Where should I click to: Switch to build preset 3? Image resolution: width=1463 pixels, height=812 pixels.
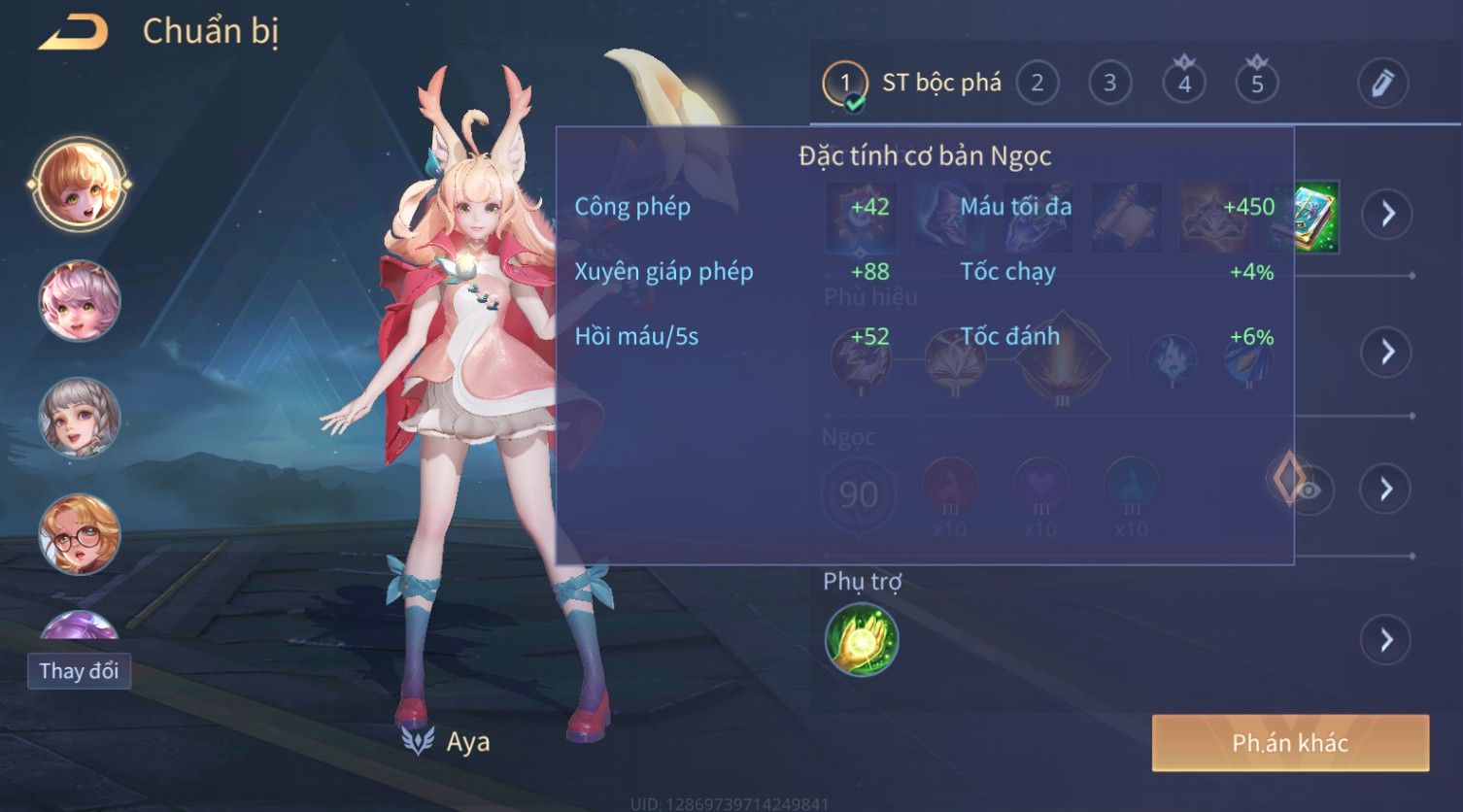[x=1109, y=84]
